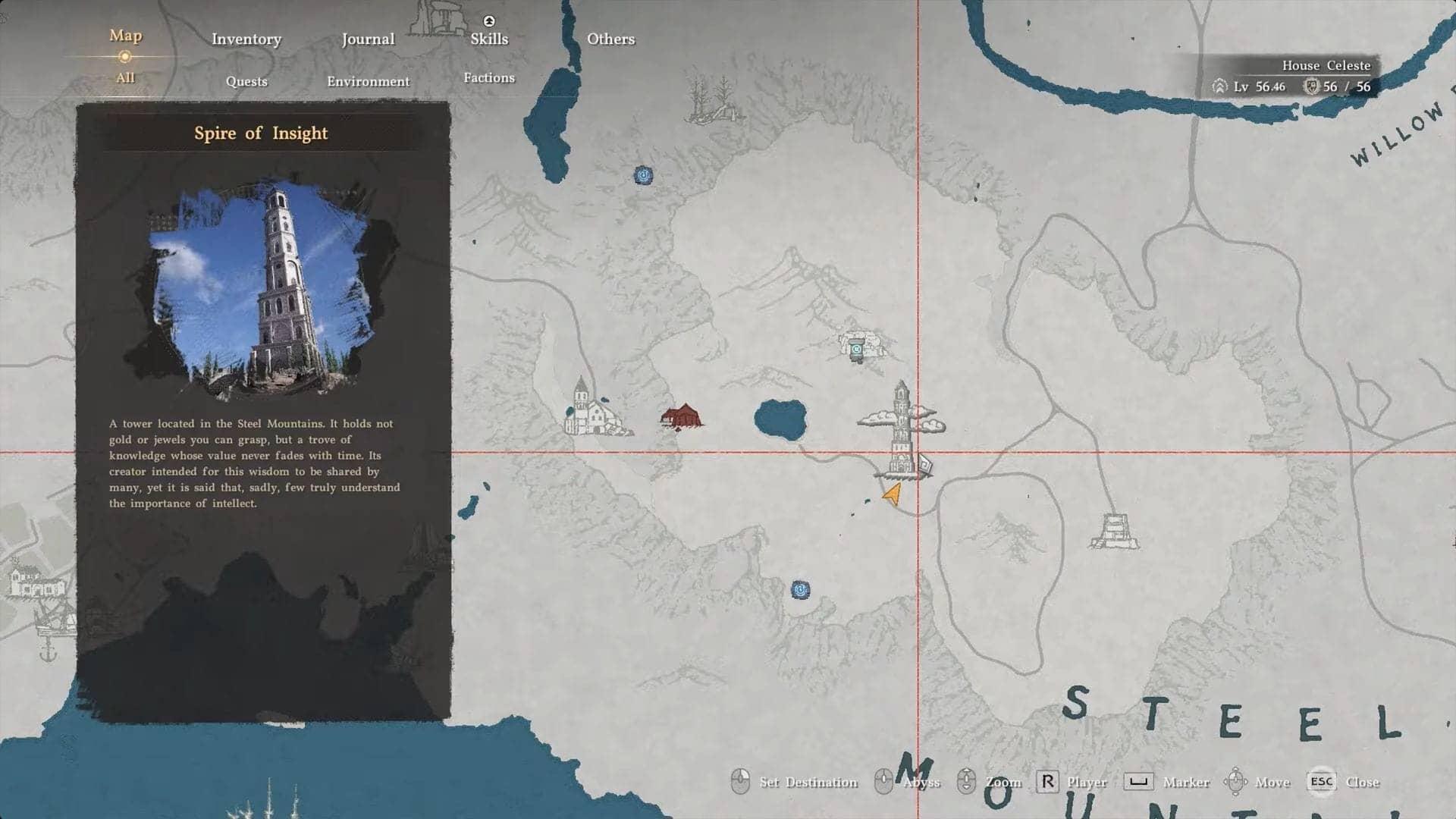Open the Skills menu

(x=488, y=39)
